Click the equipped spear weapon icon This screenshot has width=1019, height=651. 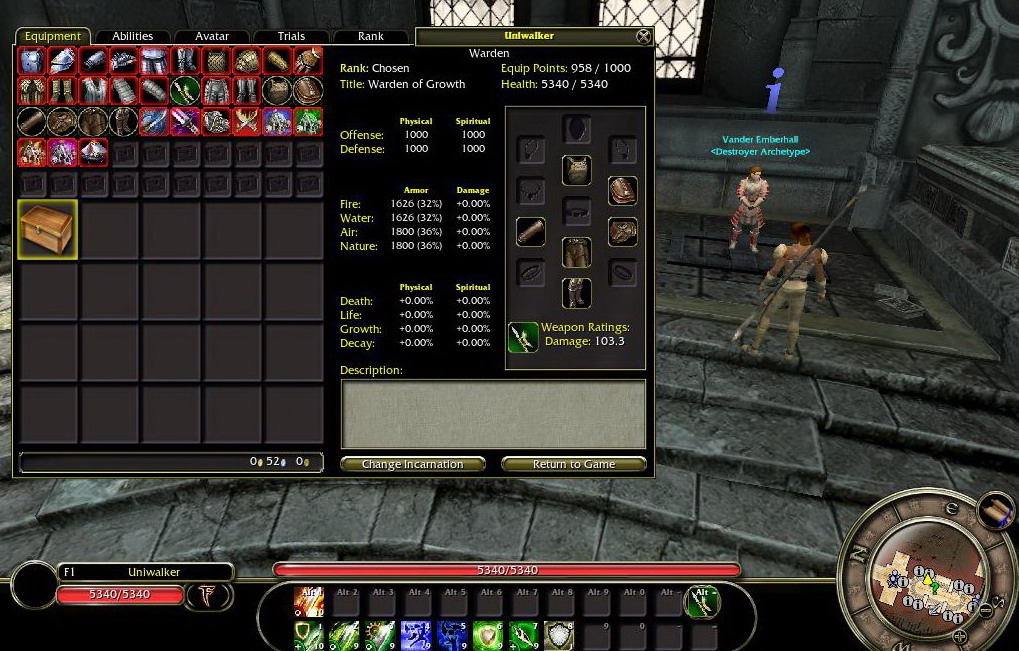[x=523, y=337]
